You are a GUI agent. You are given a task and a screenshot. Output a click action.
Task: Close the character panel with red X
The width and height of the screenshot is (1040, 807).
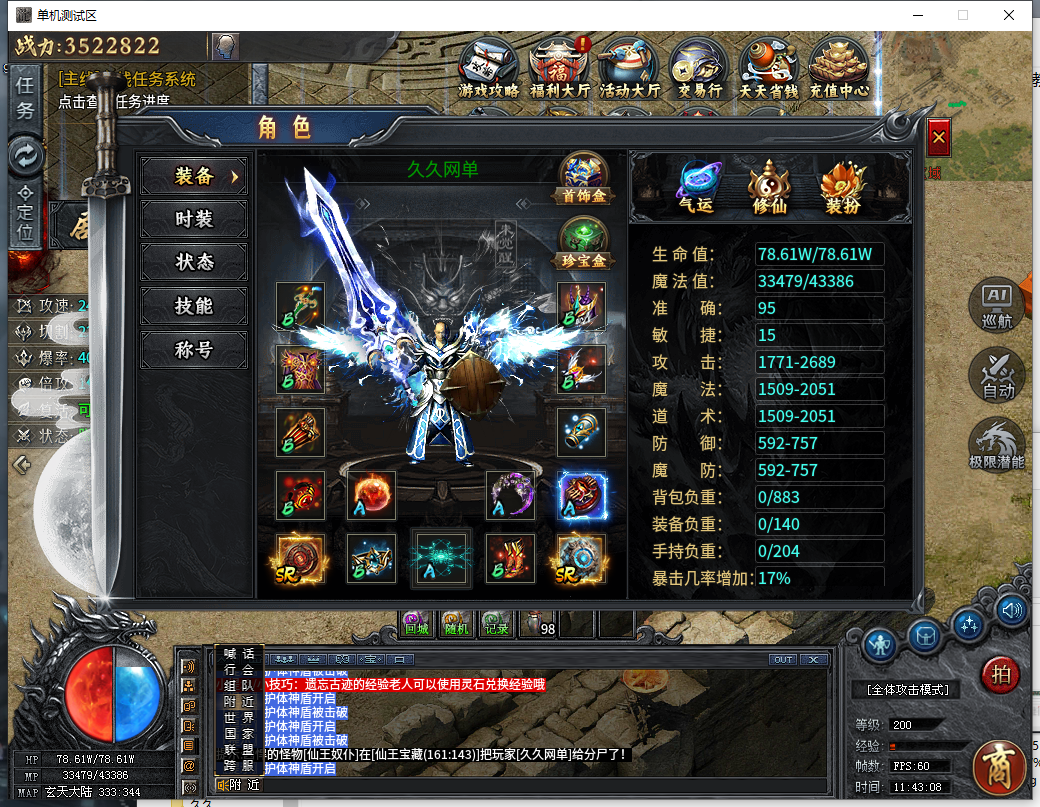coord(938,138)
